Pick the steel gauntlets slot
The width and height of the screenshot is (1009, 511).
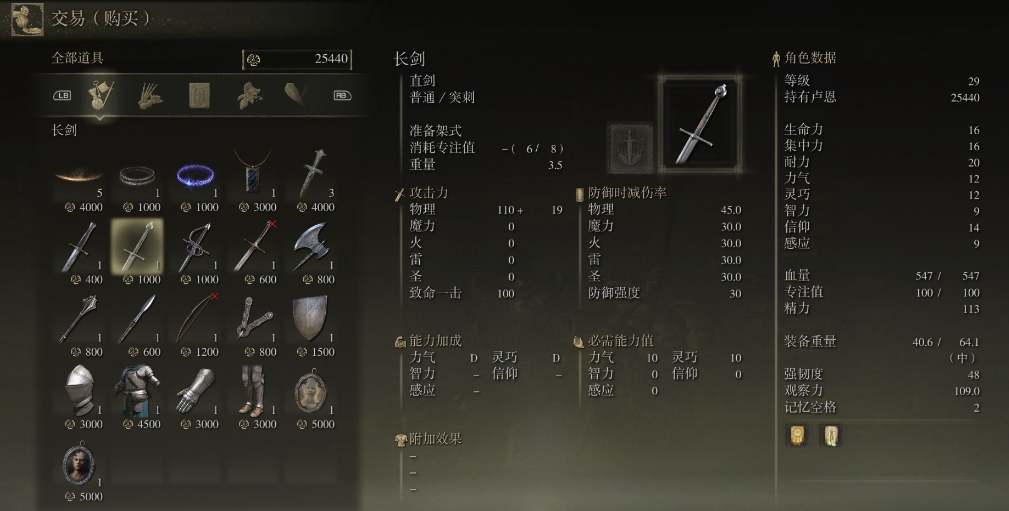pos(196,391)
